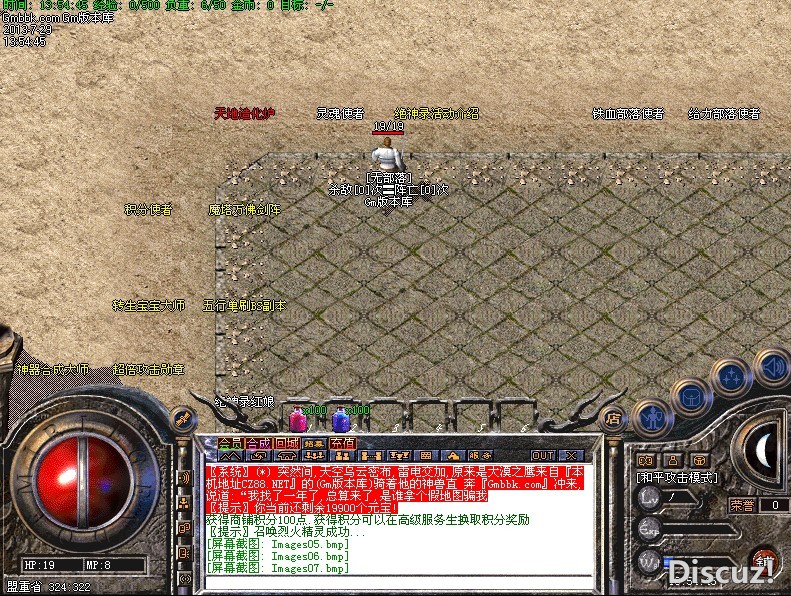Open the 会员 member tab

pyautogui.click(x=230, y=443)
